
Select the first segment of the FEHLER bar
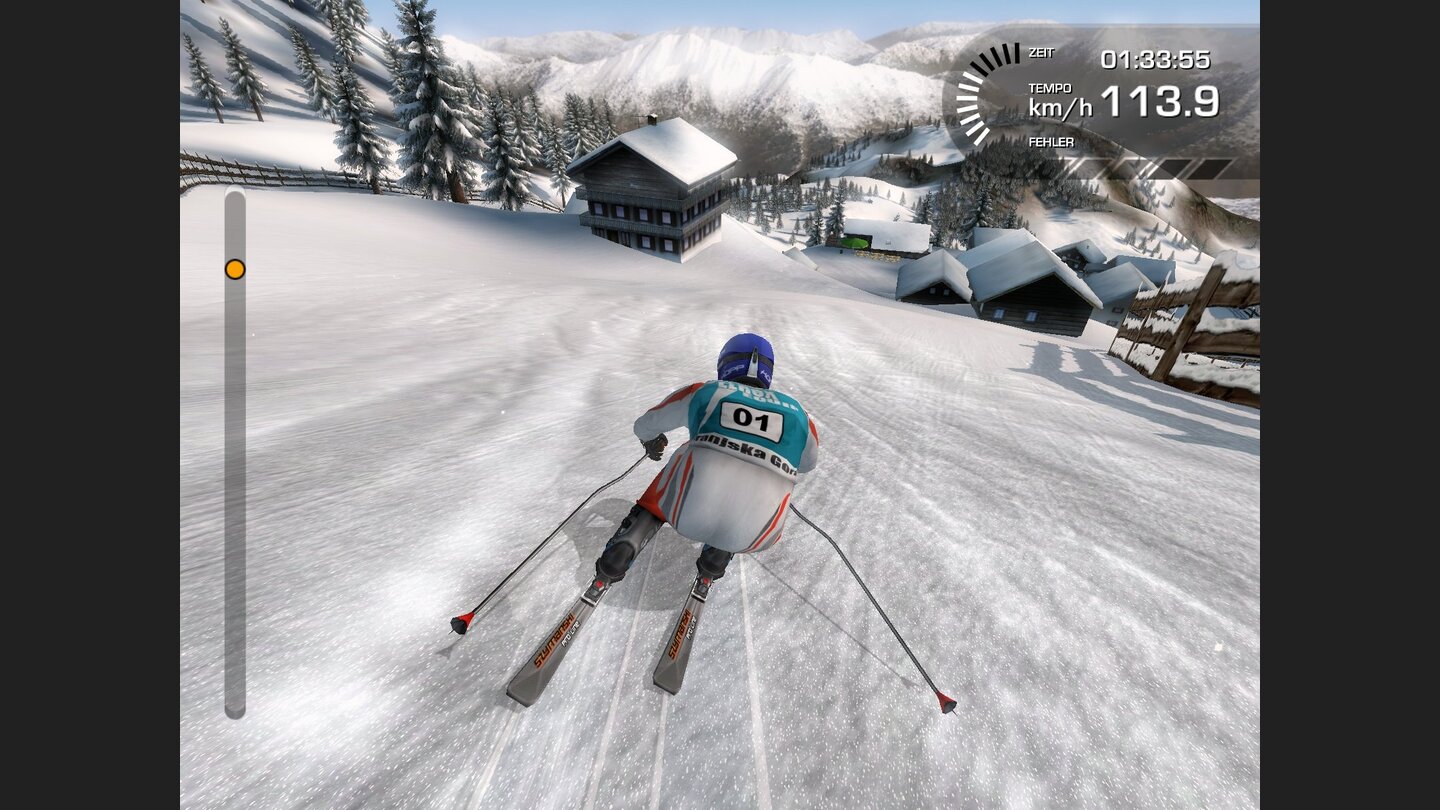click(1085, 168)
